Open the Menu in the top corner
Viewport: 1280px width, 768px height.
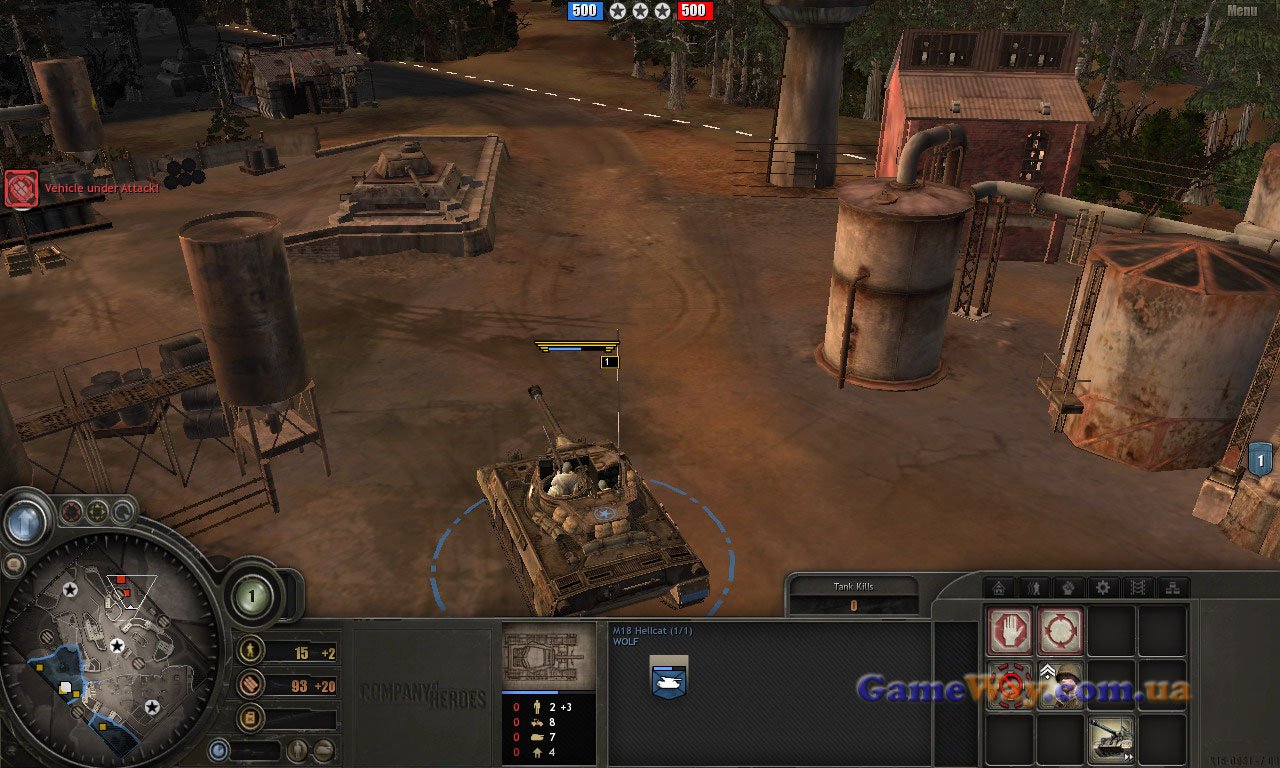click(x=1241, y=11)
